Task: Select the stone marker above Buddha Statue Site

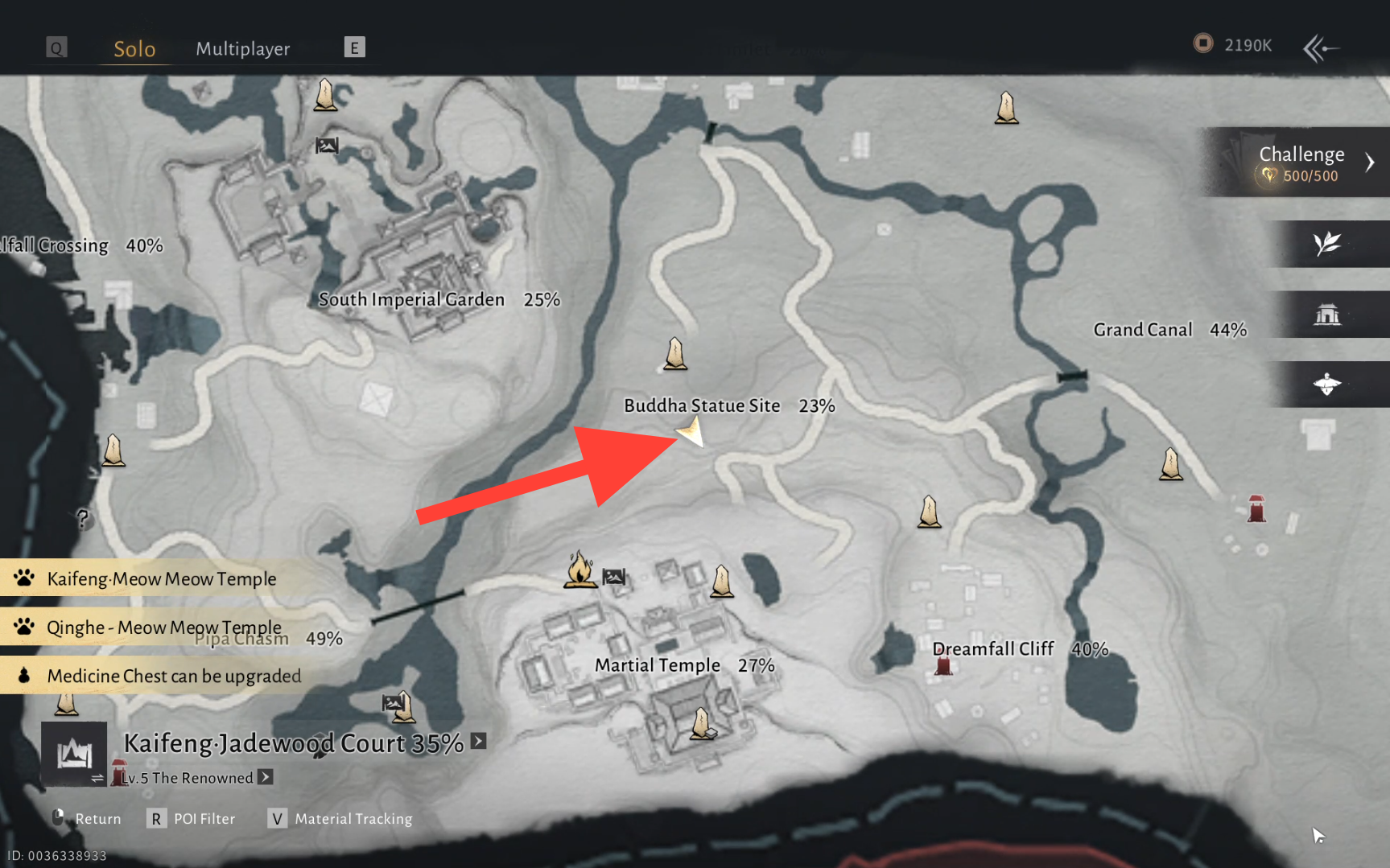Action: coord(675,353)
